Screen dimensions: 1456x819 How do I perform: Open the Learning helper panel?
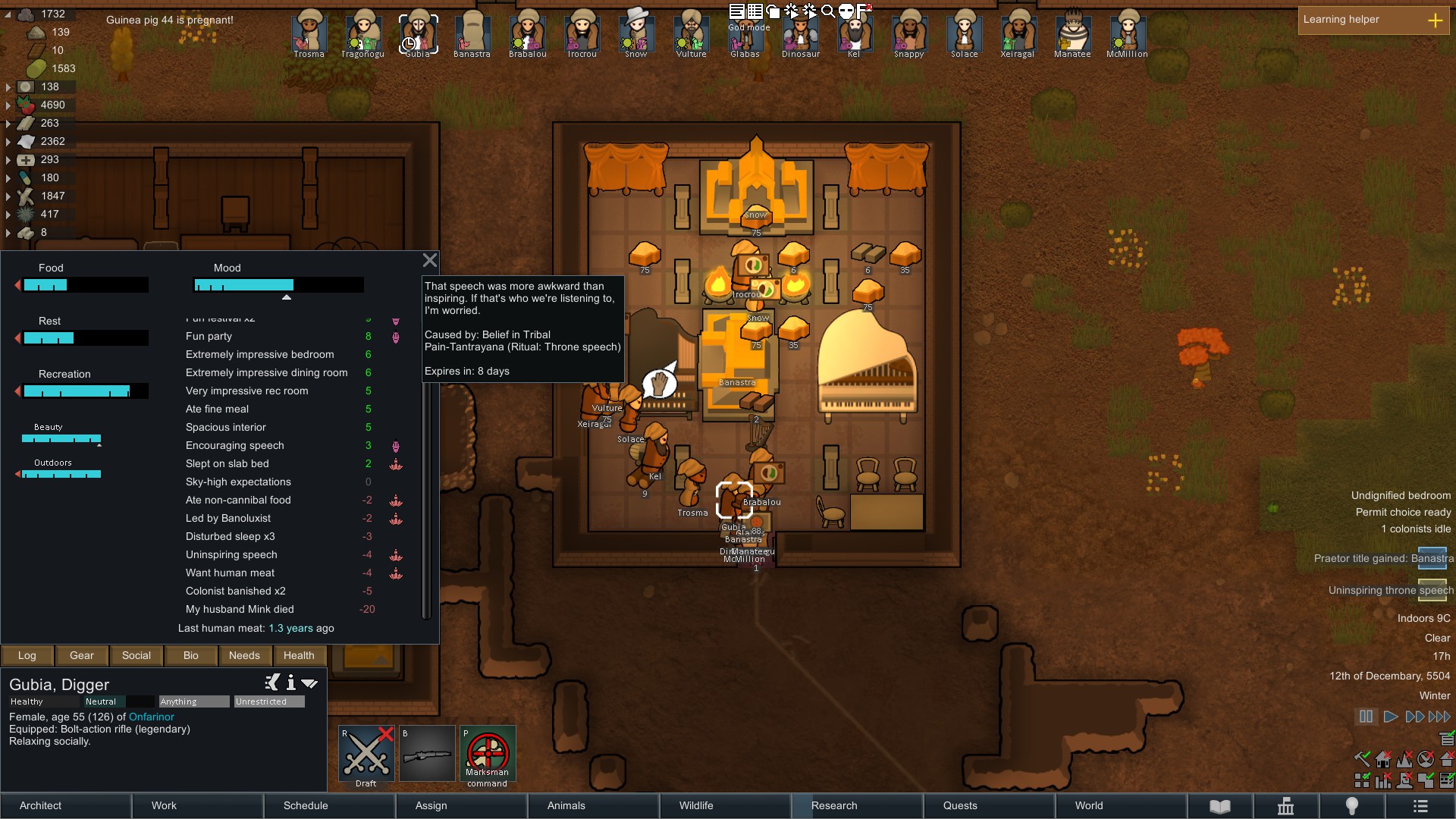[1373, 20]
